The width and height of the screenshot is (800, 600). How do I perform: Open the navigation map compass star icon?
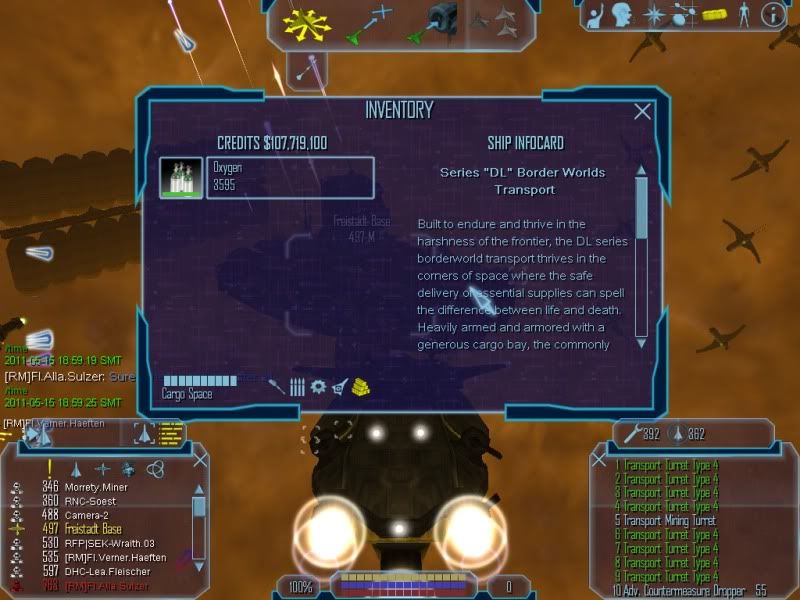coord(653,14)
